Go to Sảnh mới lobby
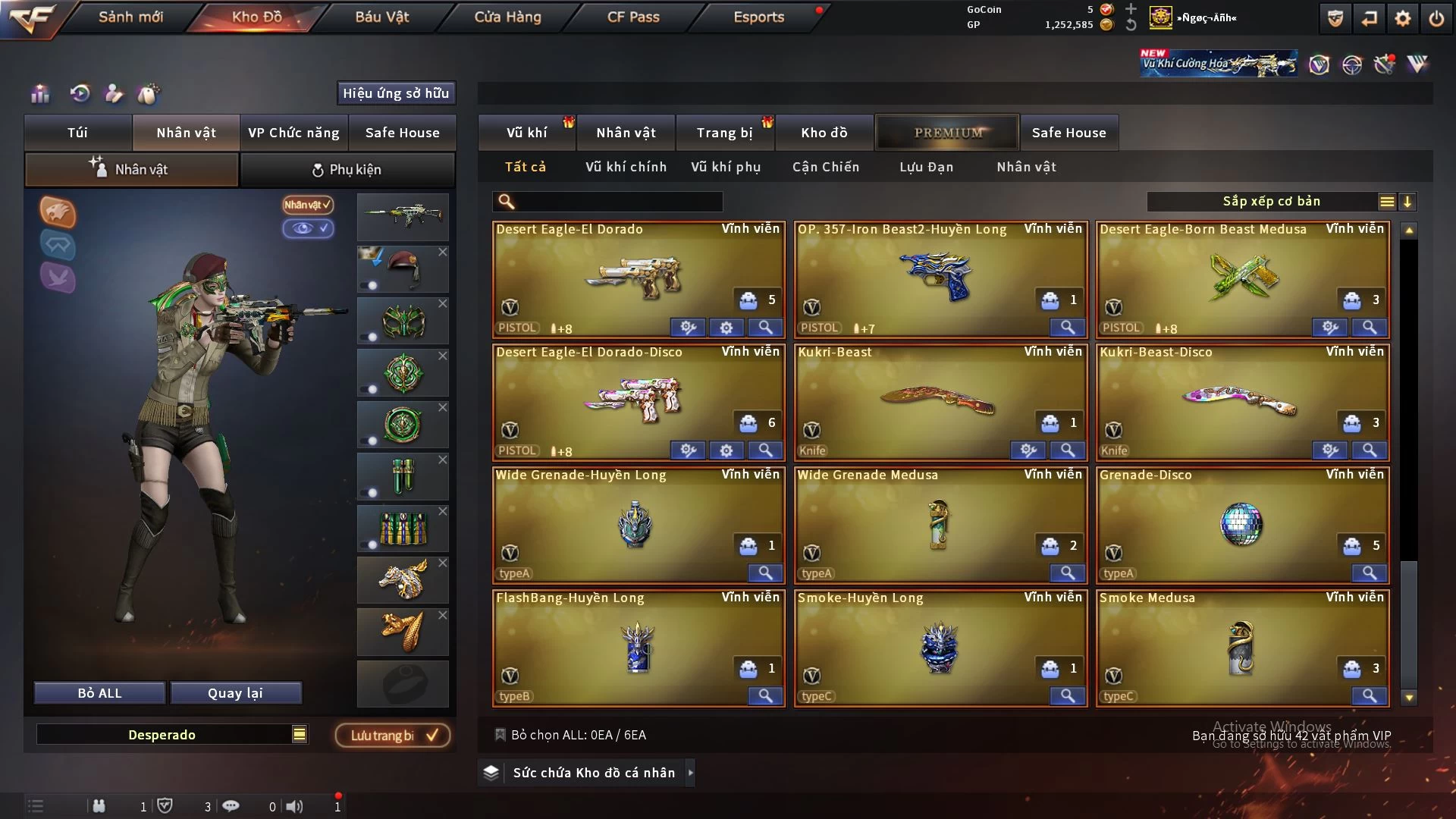 click(130, 17)
